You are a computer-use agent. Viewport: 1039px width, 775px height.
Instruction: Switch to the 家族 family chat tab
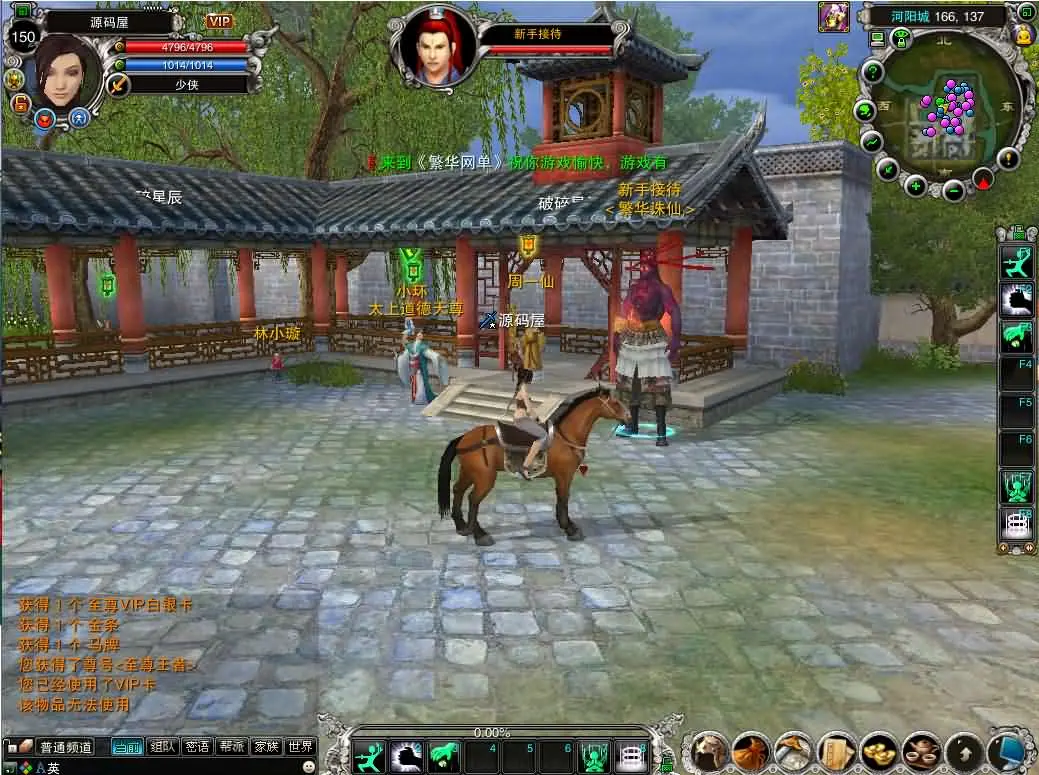click(x=266, y=746)
